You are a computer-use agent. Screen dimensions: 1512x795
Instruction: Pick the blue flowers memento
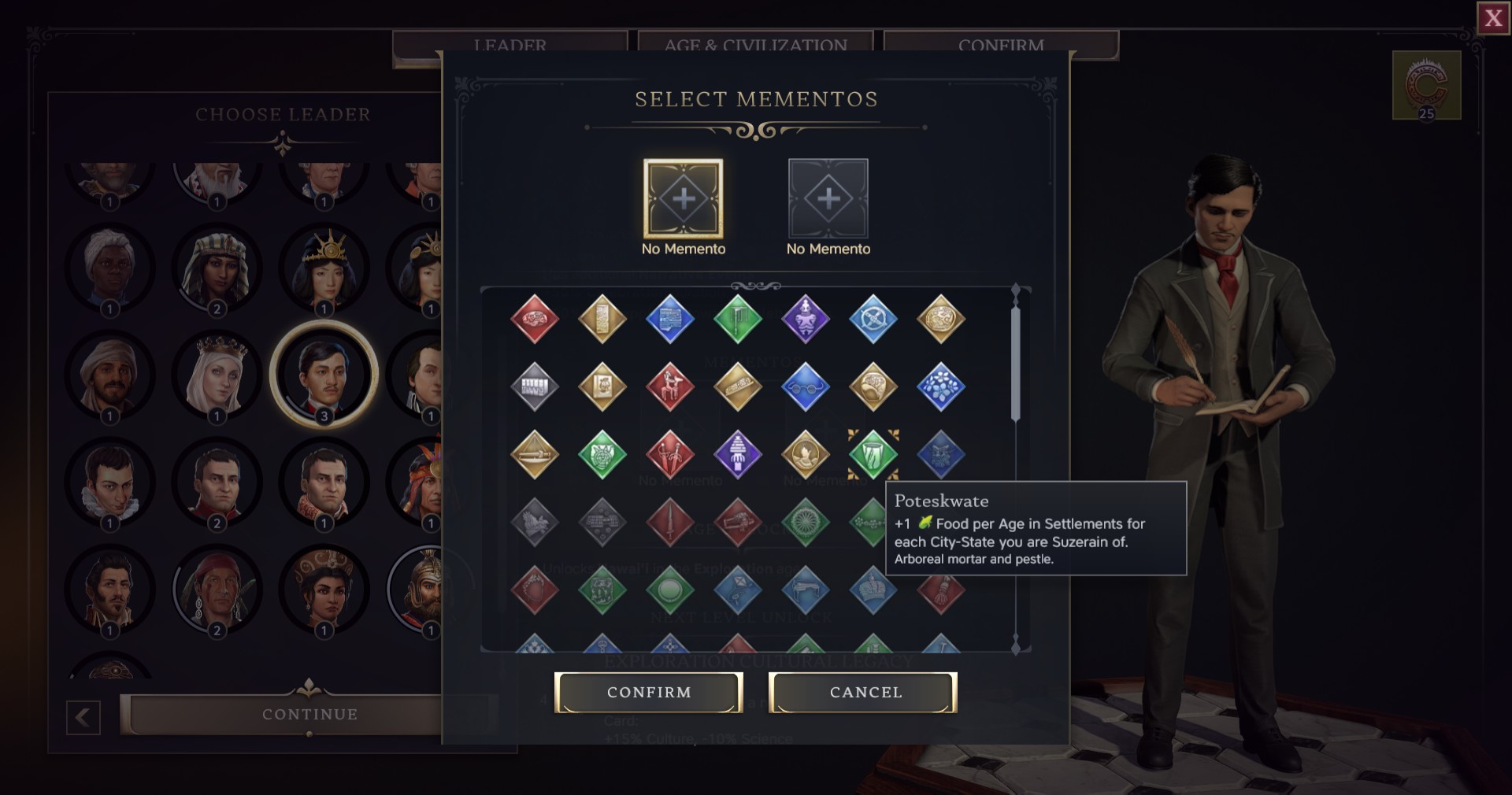point(940,386)
